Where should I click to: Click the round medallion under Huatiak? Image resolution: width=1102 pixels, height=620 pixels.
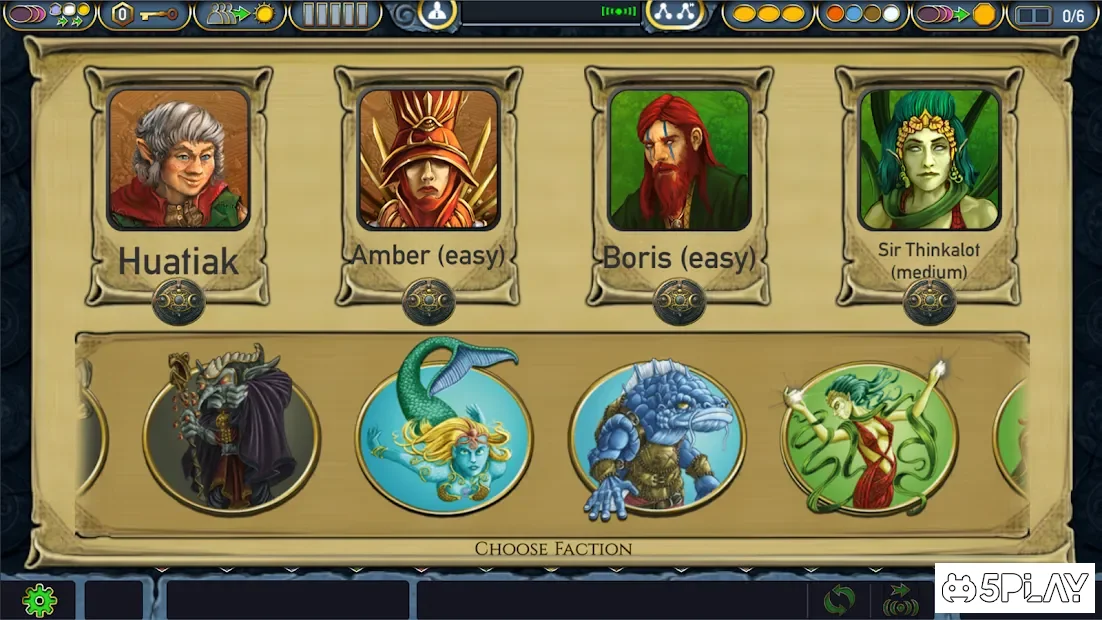(x=178, y=300)
